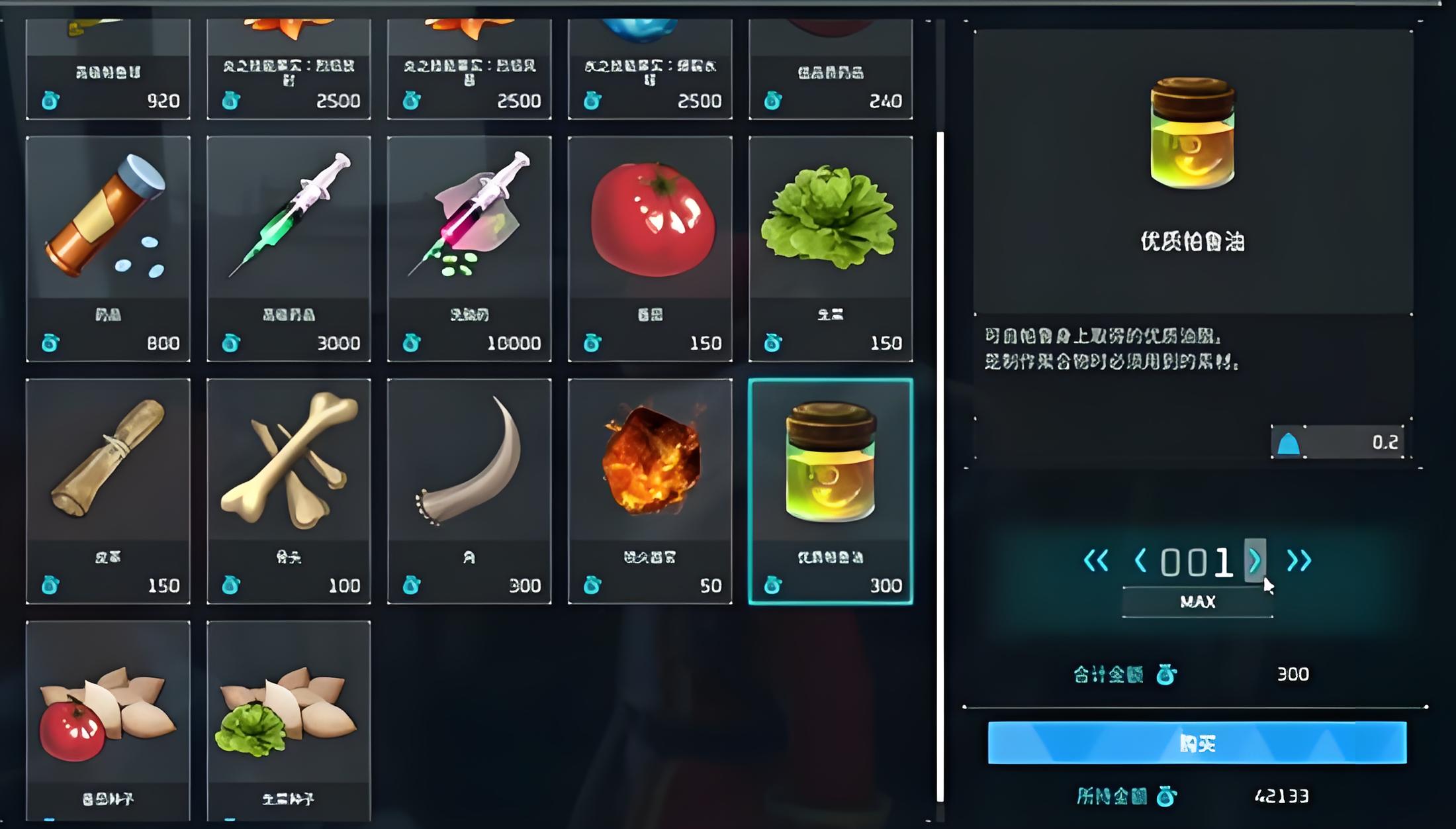This screenshot has height=829, width=1456.
Task: Select the lettuce seeds item
Action: click(289, 722)
